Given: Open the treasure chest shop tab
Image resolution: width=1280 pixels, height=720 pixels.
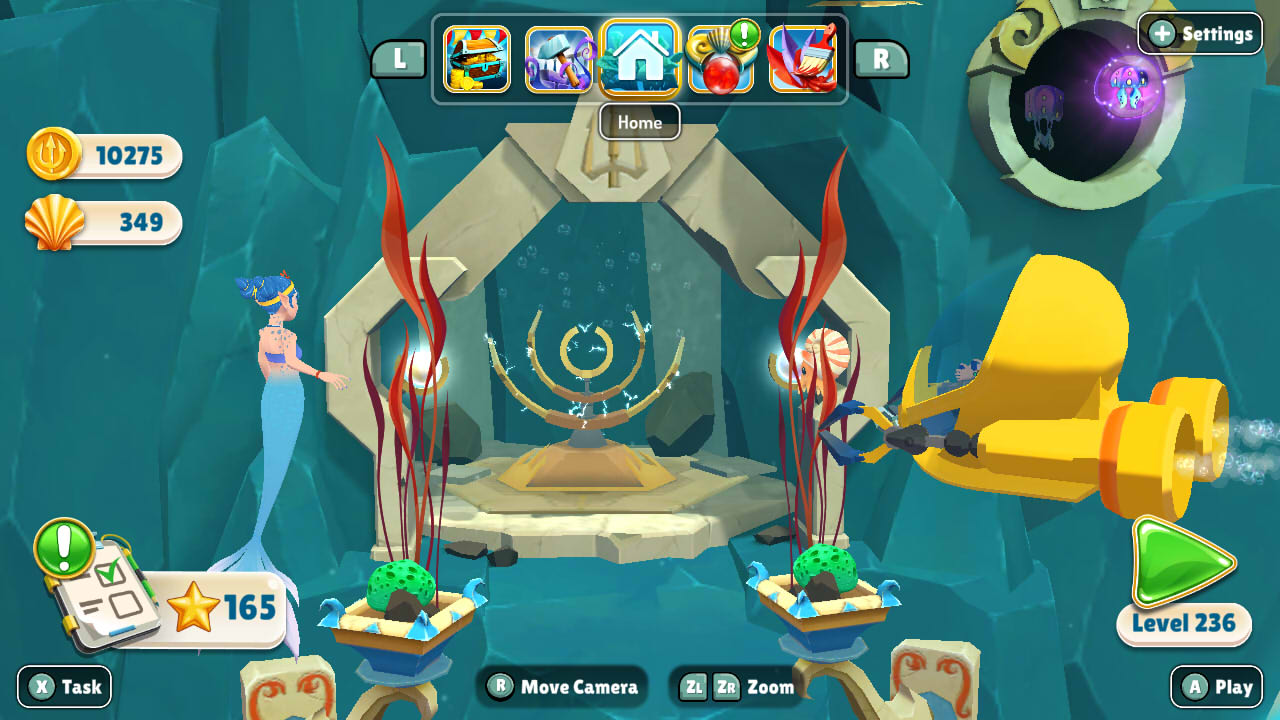Looking at the screenshot, I should pos(477,60).
